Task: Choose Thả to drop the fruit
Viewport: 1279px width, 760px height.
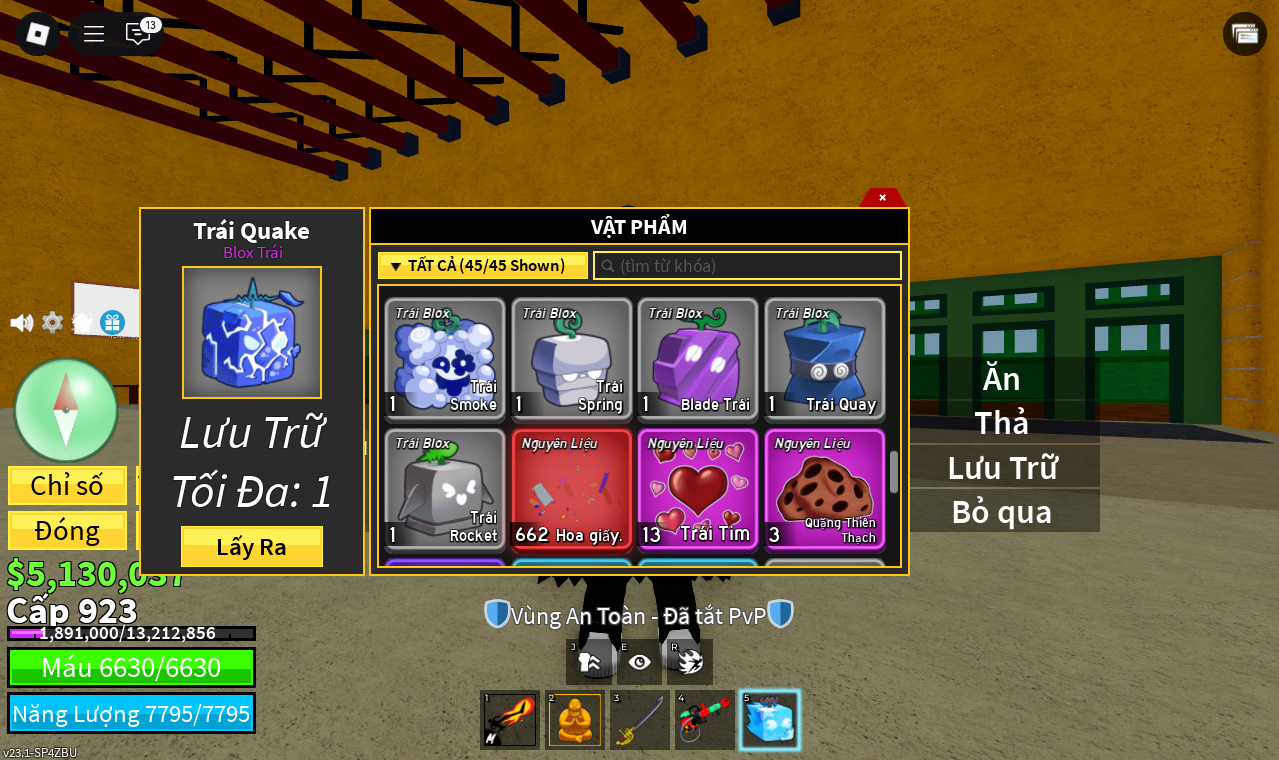Action: (1001, 423)
